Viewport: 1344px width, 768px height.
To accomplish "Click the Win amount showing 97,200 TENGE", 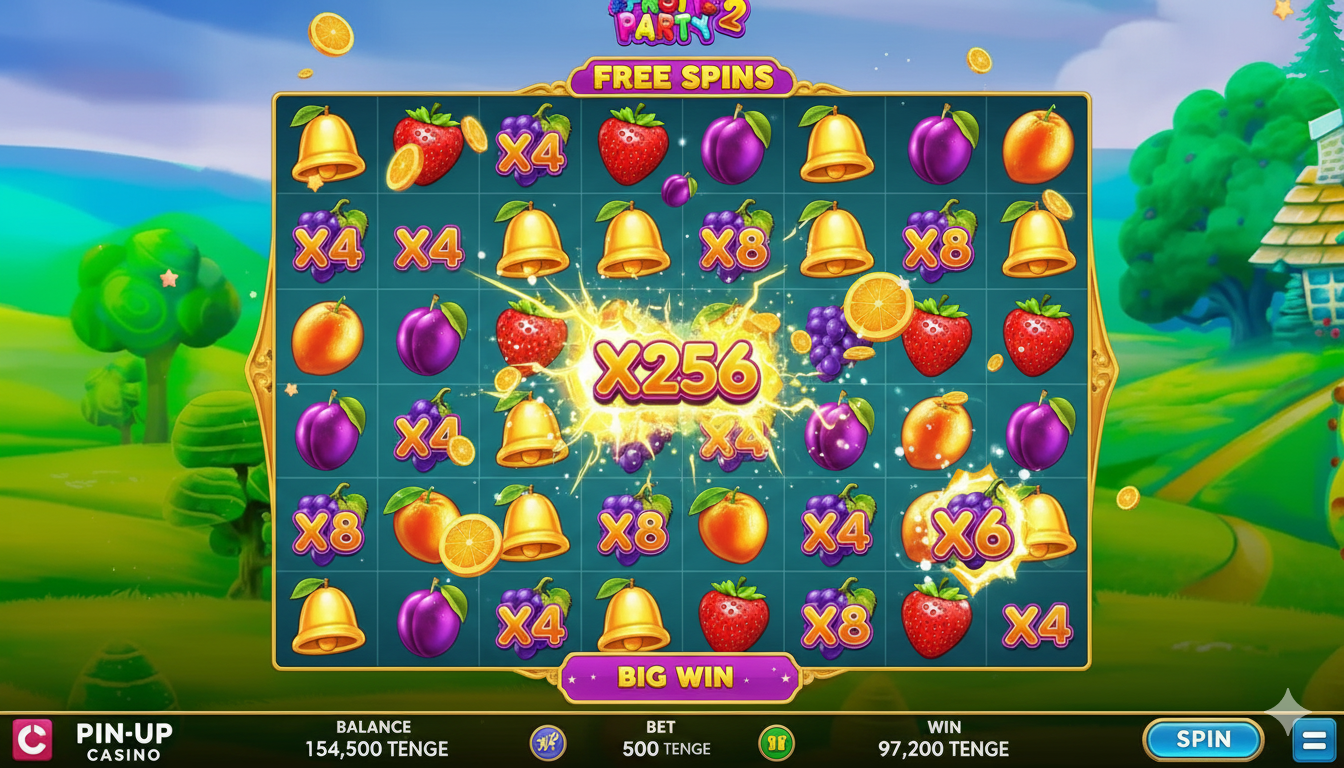I will pyautogui.click(x=945, y=748).
